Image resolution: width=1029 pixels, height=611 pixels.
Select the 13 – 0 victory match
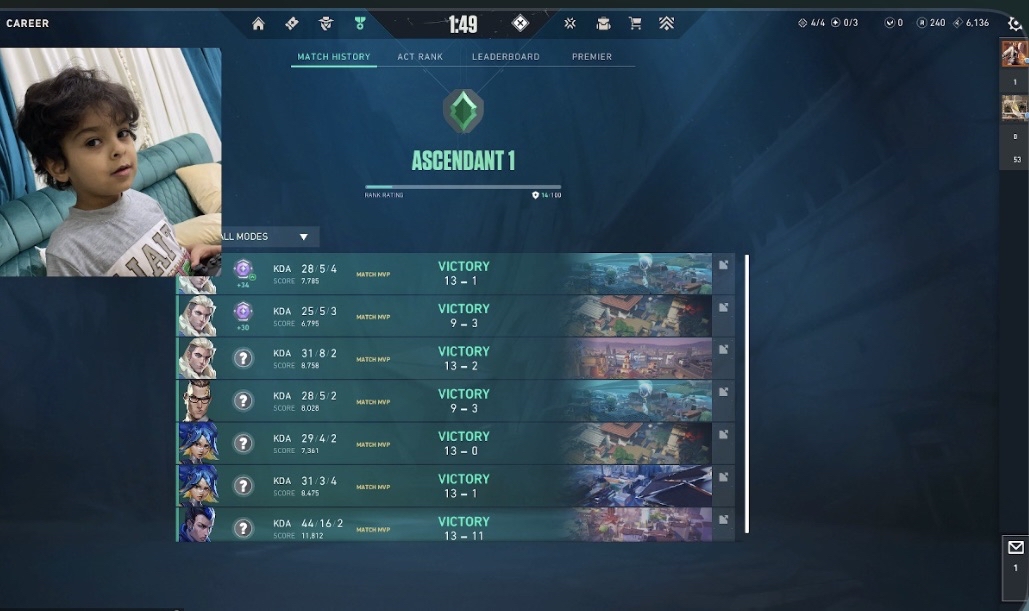click(463, 443)
